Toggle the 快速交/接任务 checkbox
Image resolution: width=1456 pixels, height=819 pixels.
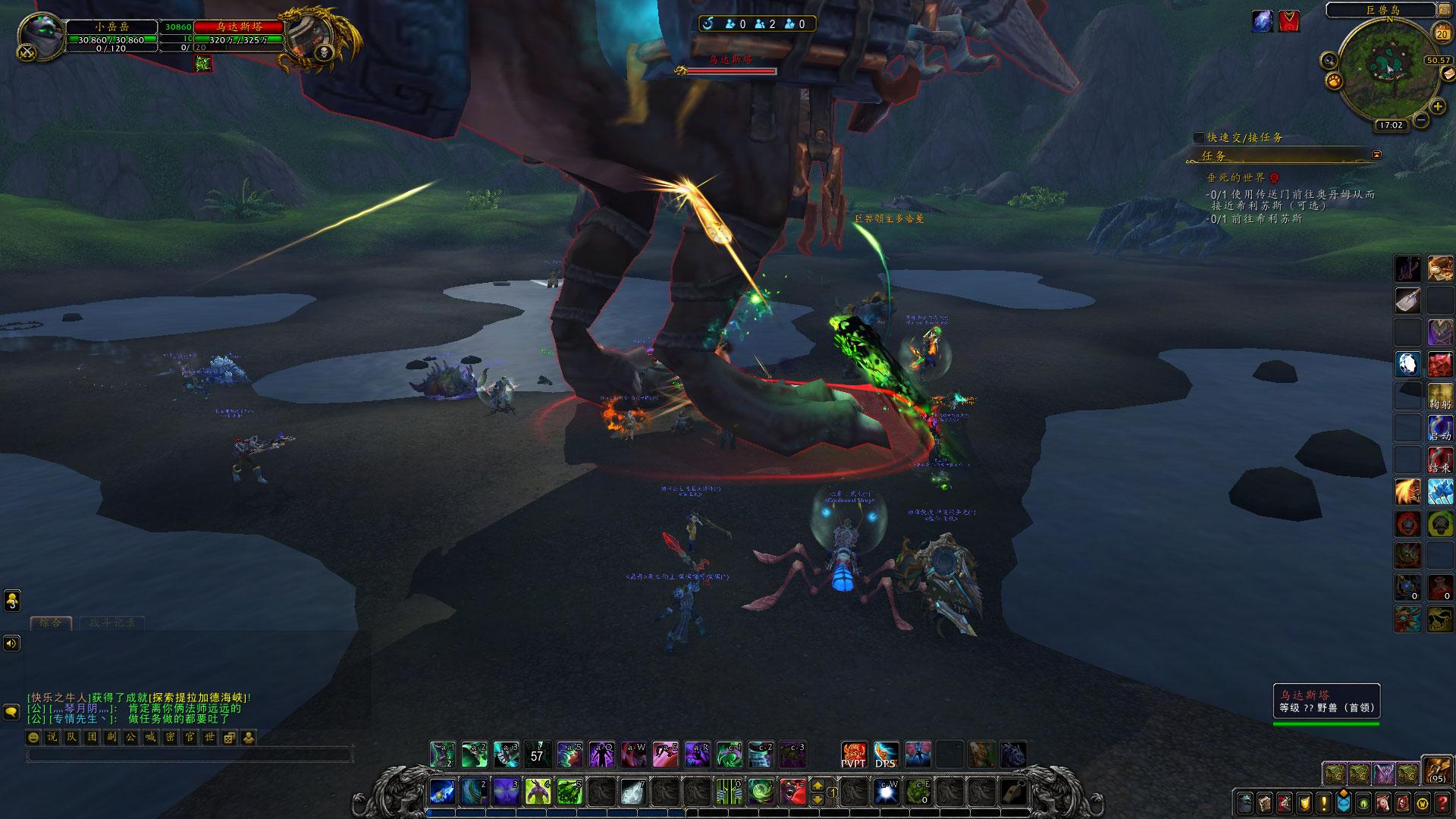(1199, 137)
